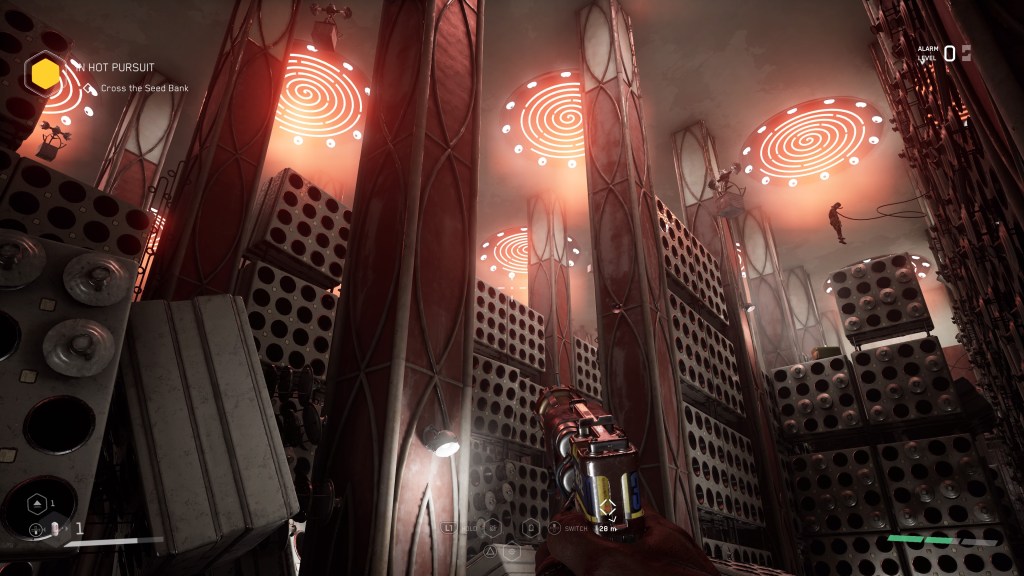Image resolution: width=1024 pixels, height=576 pixels.
Task: Click the upper hexagon item slot icon
Action: 36,503
